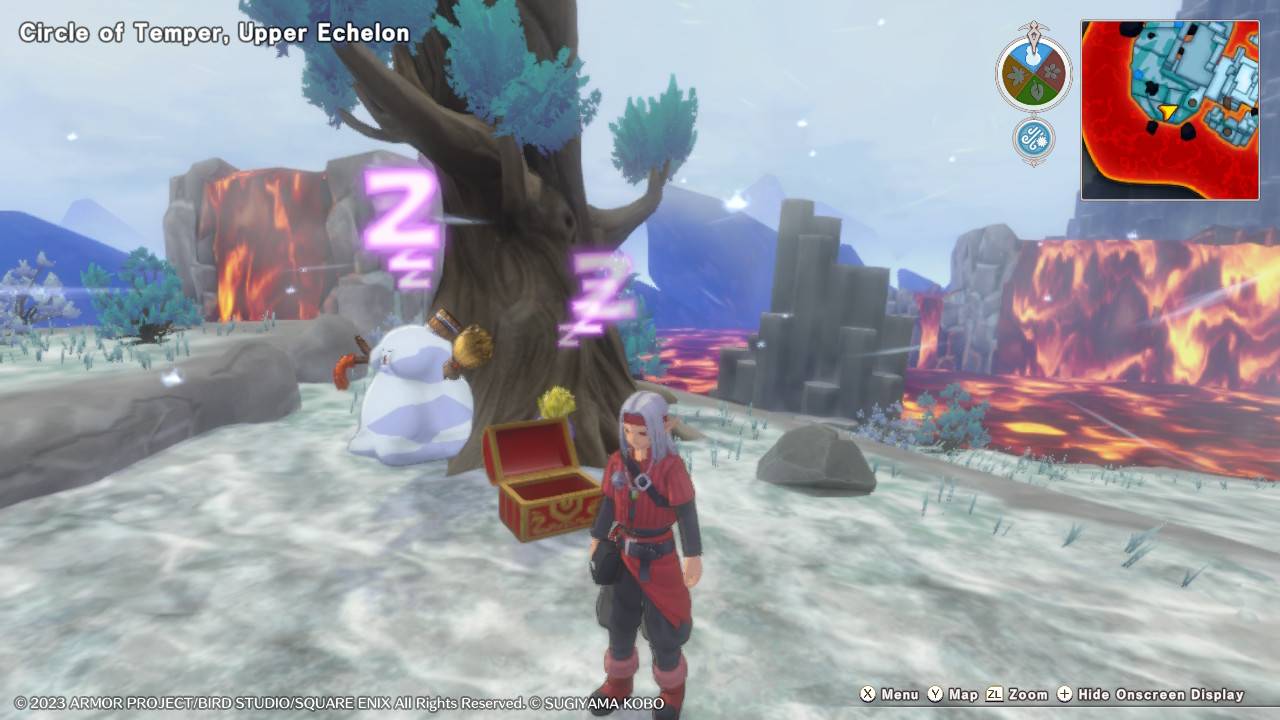The width and height of the screenshot is (1280, 720).
Task: Open the lava-area minimap
Action: (x=1169, y=110)
